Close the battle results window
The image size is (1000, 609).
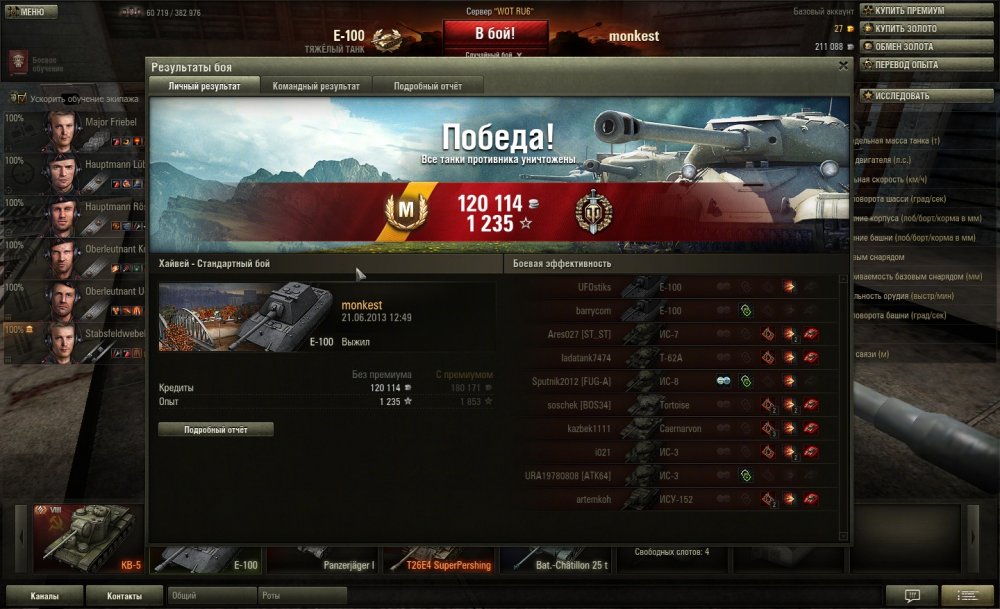coord(843,66)
